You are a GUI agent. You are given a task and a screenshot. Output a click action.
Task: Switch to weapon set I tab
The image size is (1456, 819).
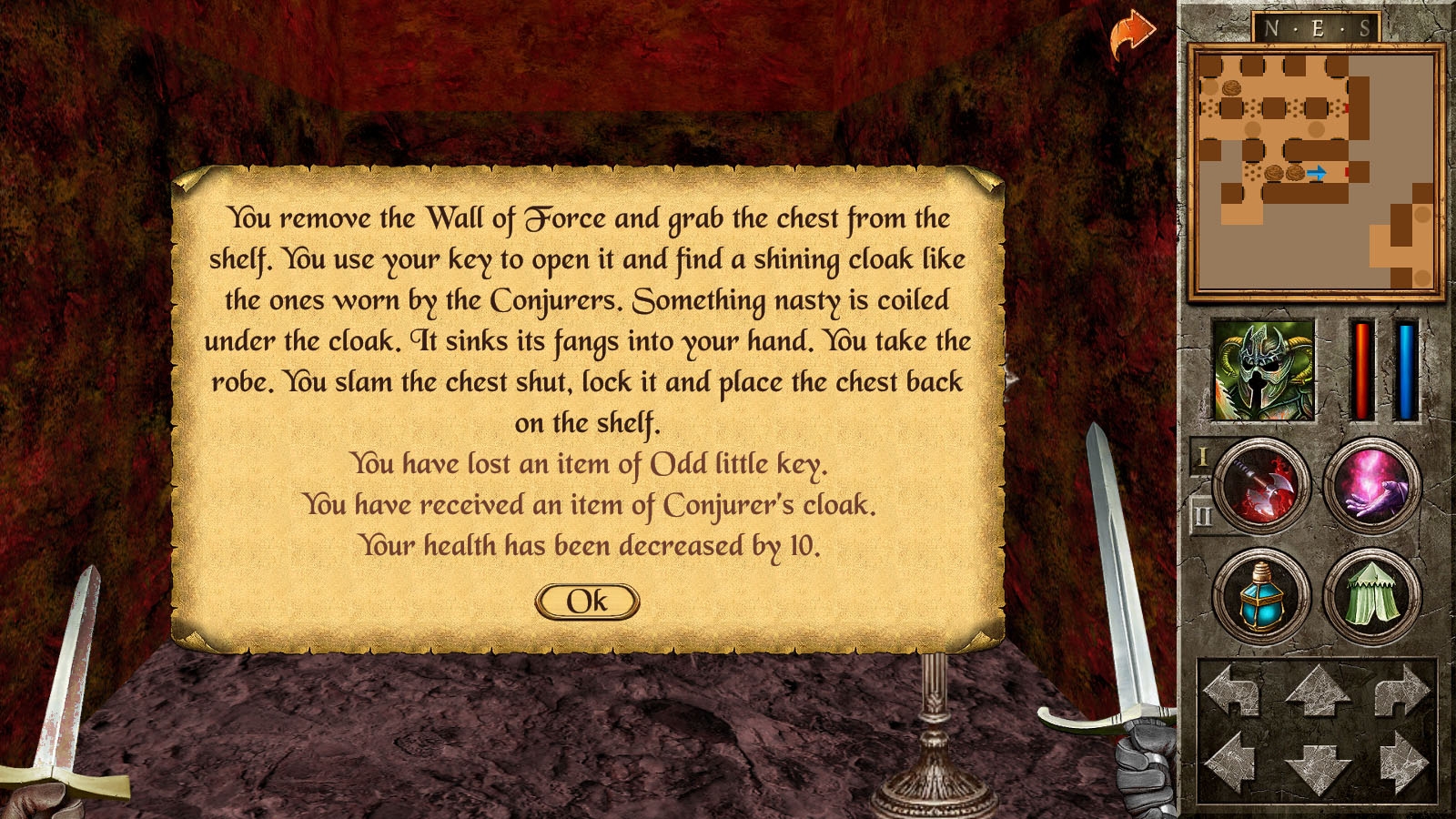[x=1201, y=457]
